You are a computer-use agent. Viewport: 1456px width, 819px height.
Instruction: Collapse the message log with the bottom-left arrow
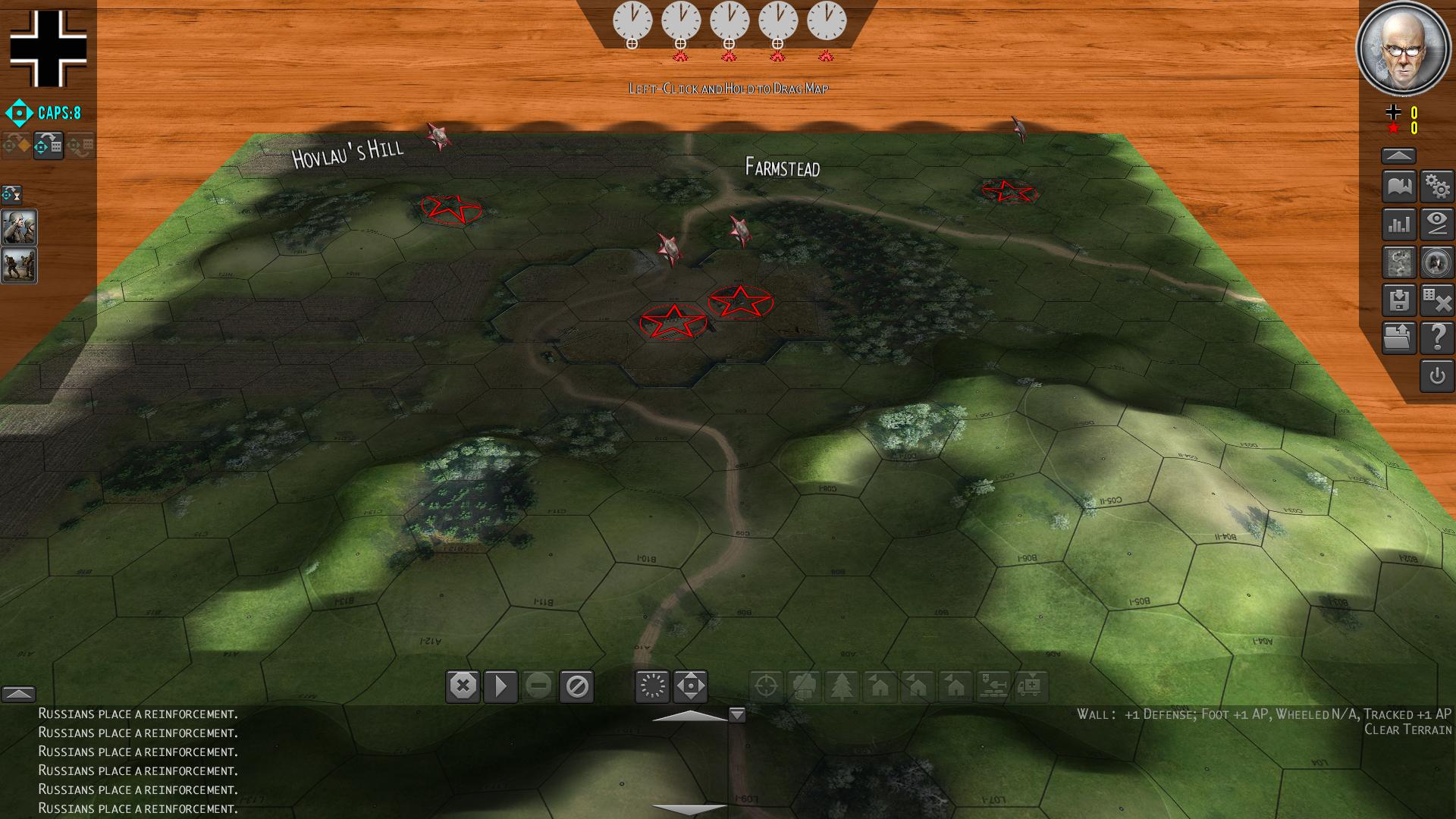pyautogui.click(x=19, y=692)
